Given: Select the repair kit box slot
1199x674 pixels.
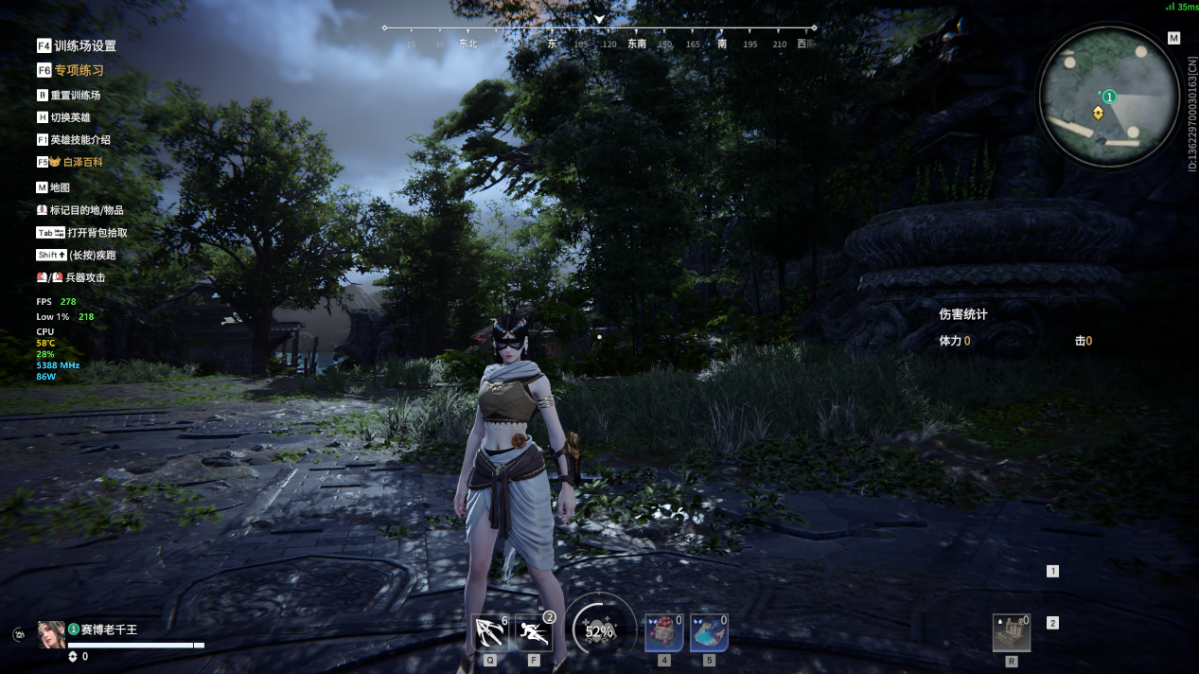Looking at the screenshot, I should tap(1011, 633).
